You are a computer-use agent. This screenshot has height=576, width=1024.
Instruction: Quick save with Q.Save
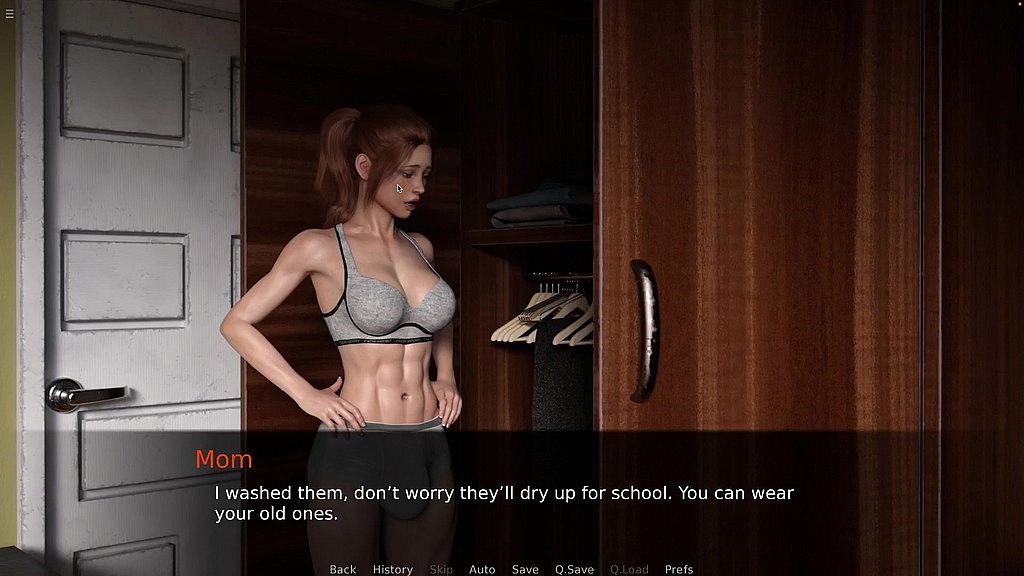tap(574, 569)
